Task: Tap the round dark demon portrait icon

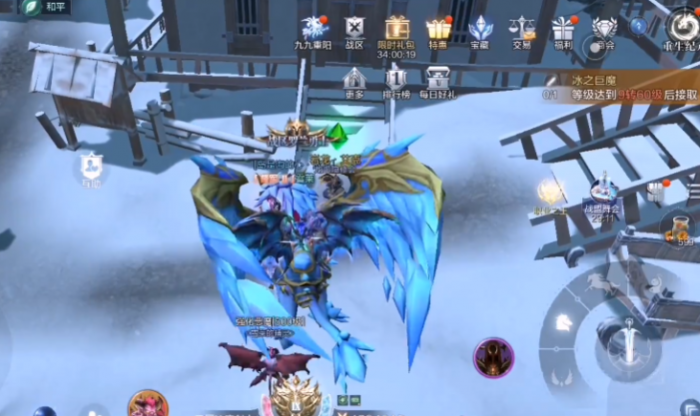Action: coord(493,356)
